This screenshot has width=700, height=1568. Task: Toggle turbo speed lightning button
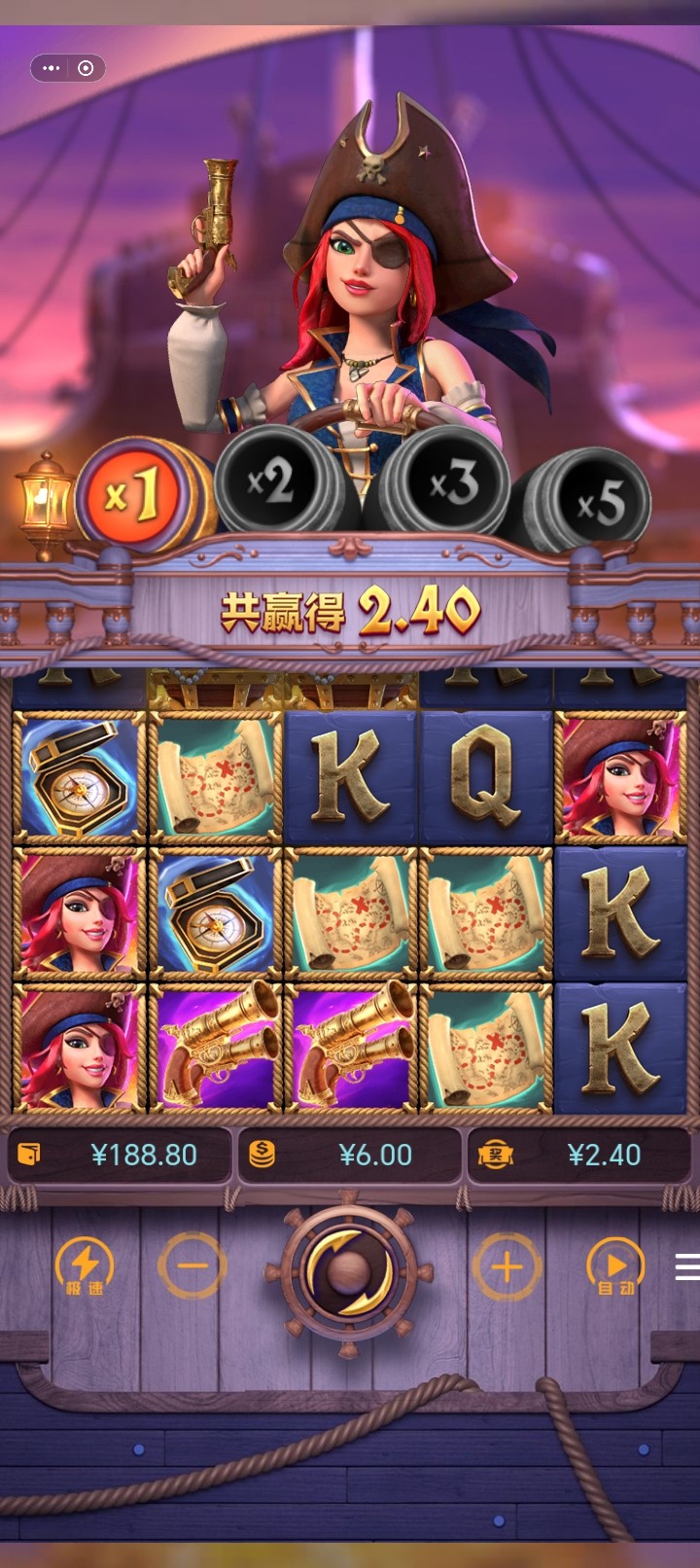[x=85, y=1267]
